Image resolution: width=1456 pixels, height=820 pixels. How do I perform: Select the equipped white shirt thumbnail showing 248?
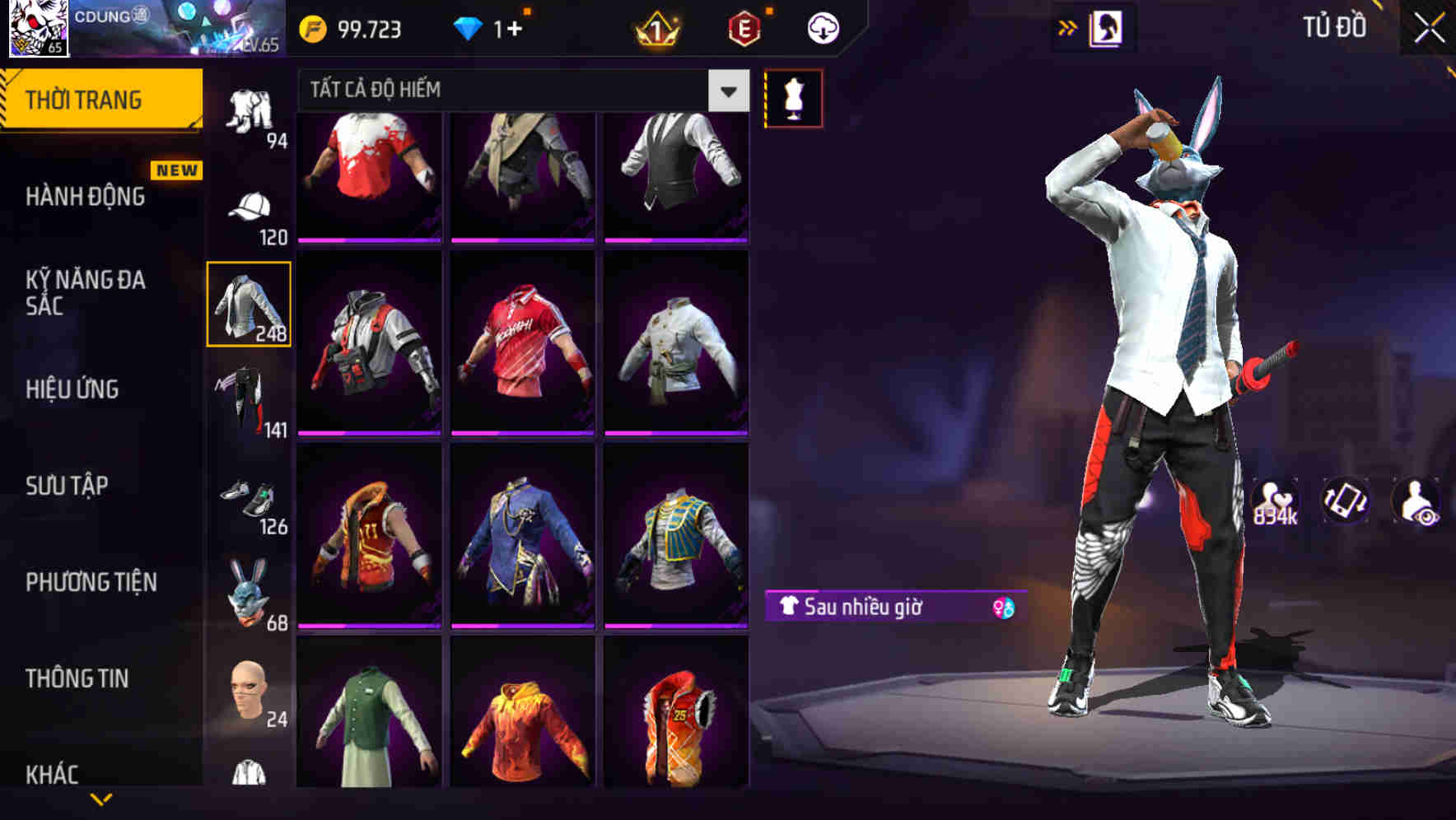tap(250, 303)
